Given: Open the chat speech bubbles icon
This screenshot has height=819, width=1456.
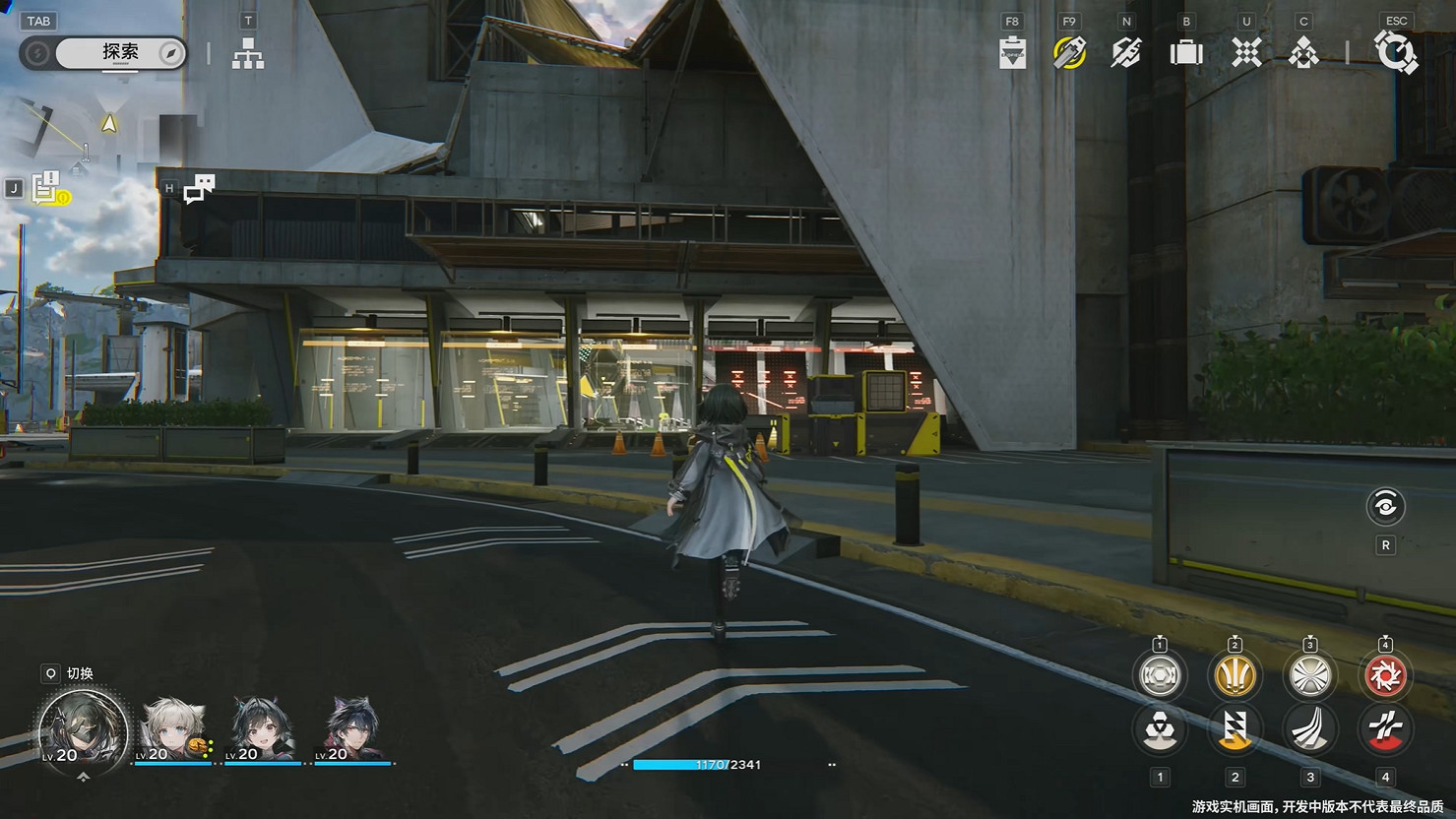Looking at the screenshot, I should tap(200, 187).
